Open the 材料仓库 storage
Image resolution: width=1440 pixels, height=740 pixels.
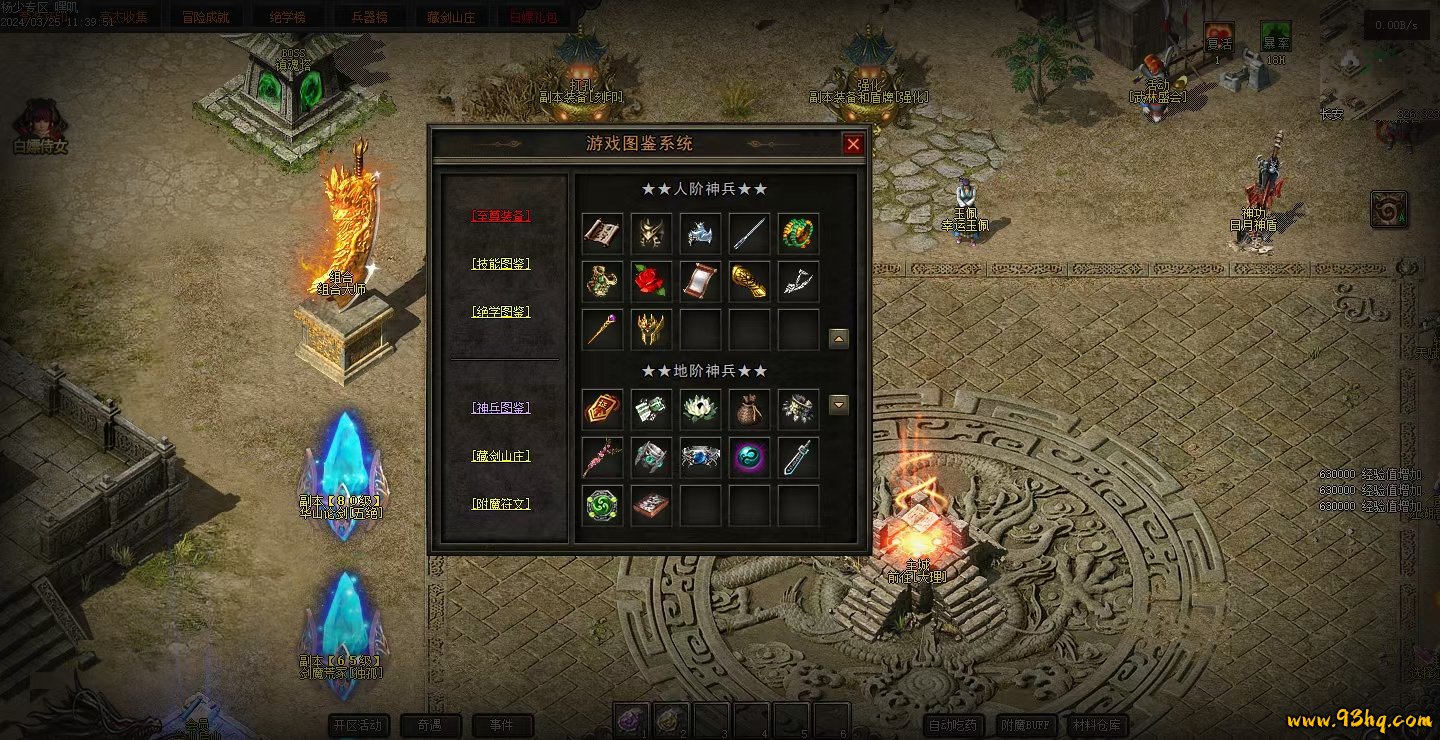[1097, 725]
